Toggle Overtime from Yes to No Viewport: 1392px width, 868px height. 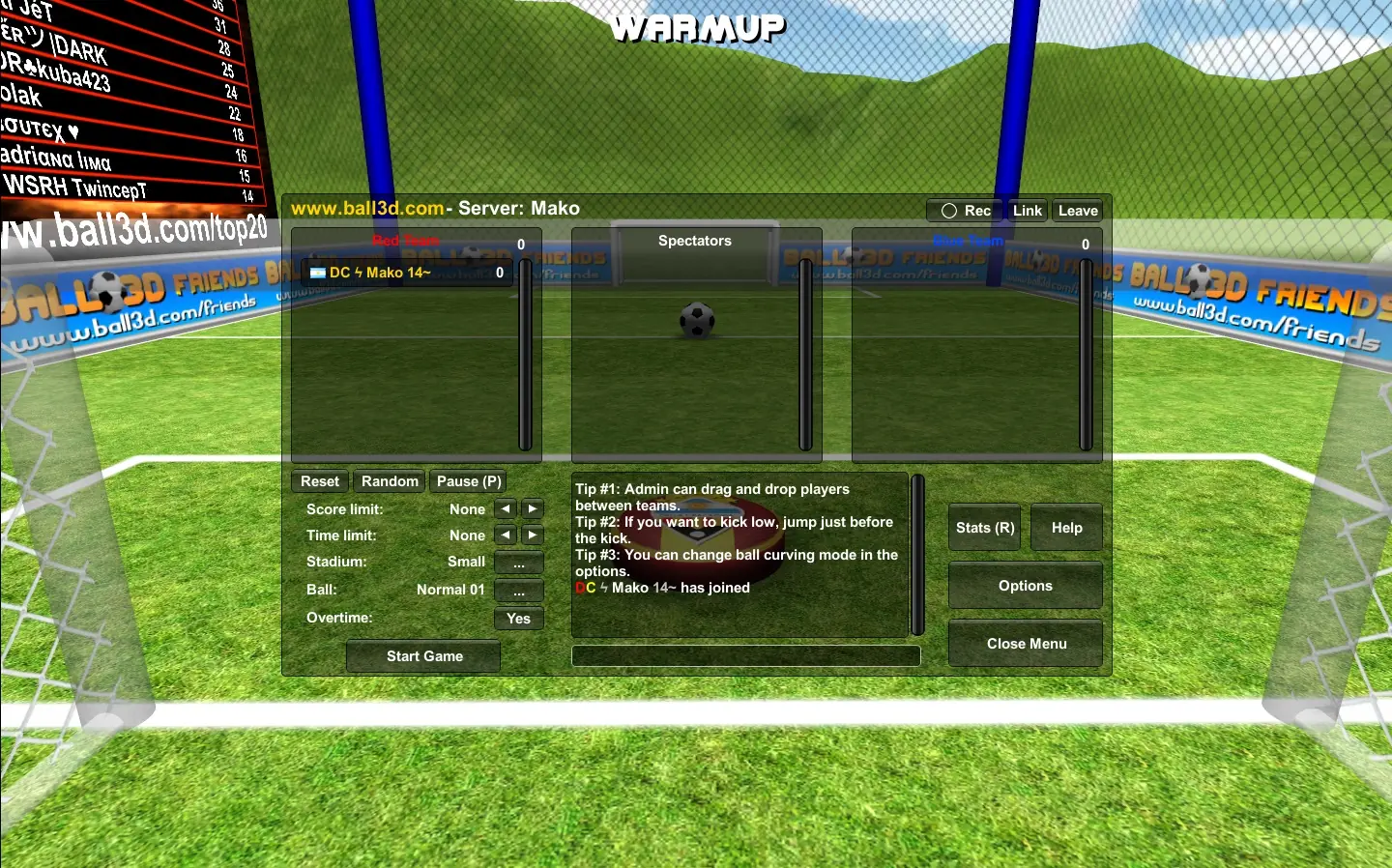(x=518, y=619)
